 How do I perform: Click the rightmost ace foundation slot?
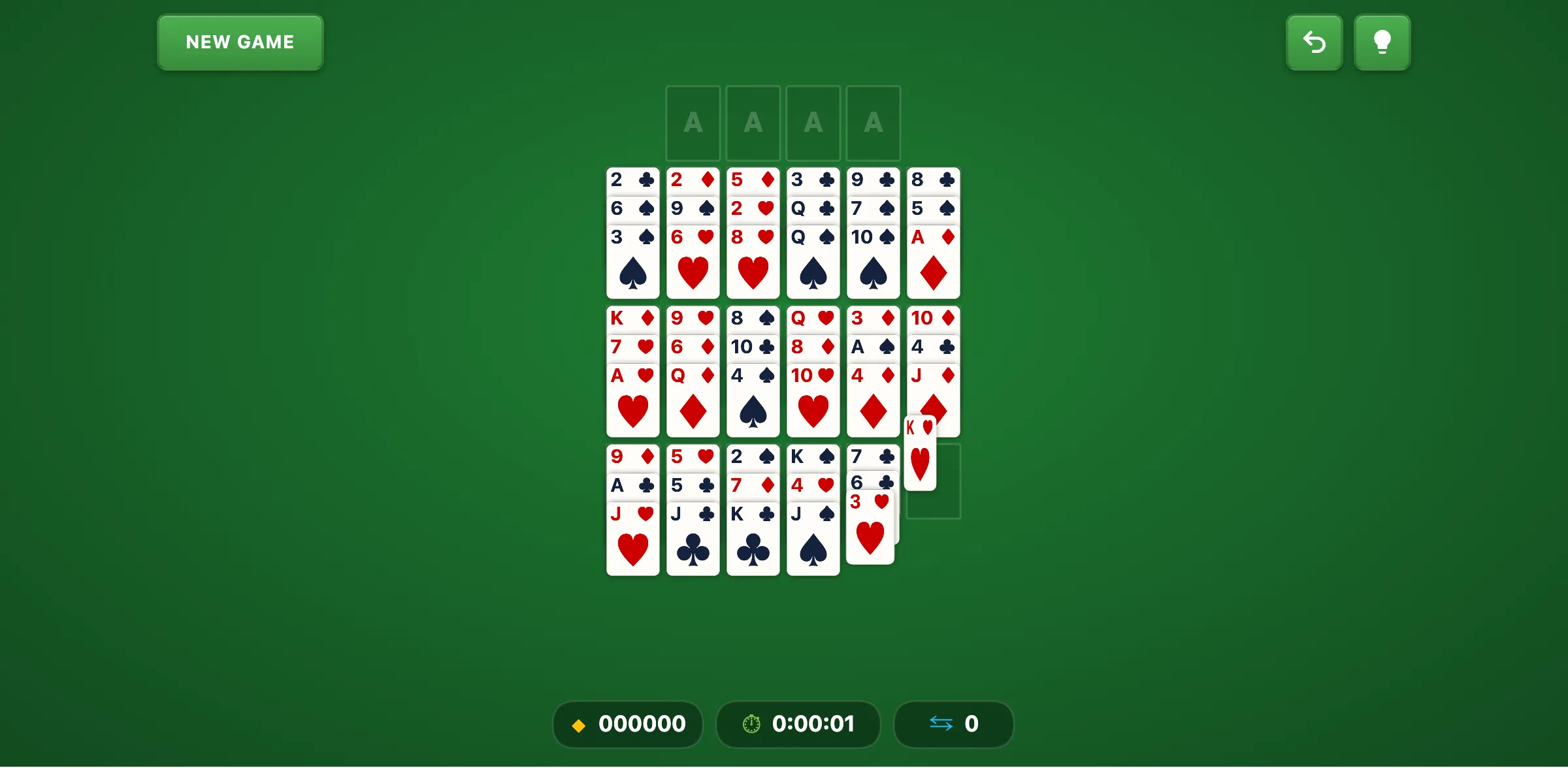pos(873,123)
